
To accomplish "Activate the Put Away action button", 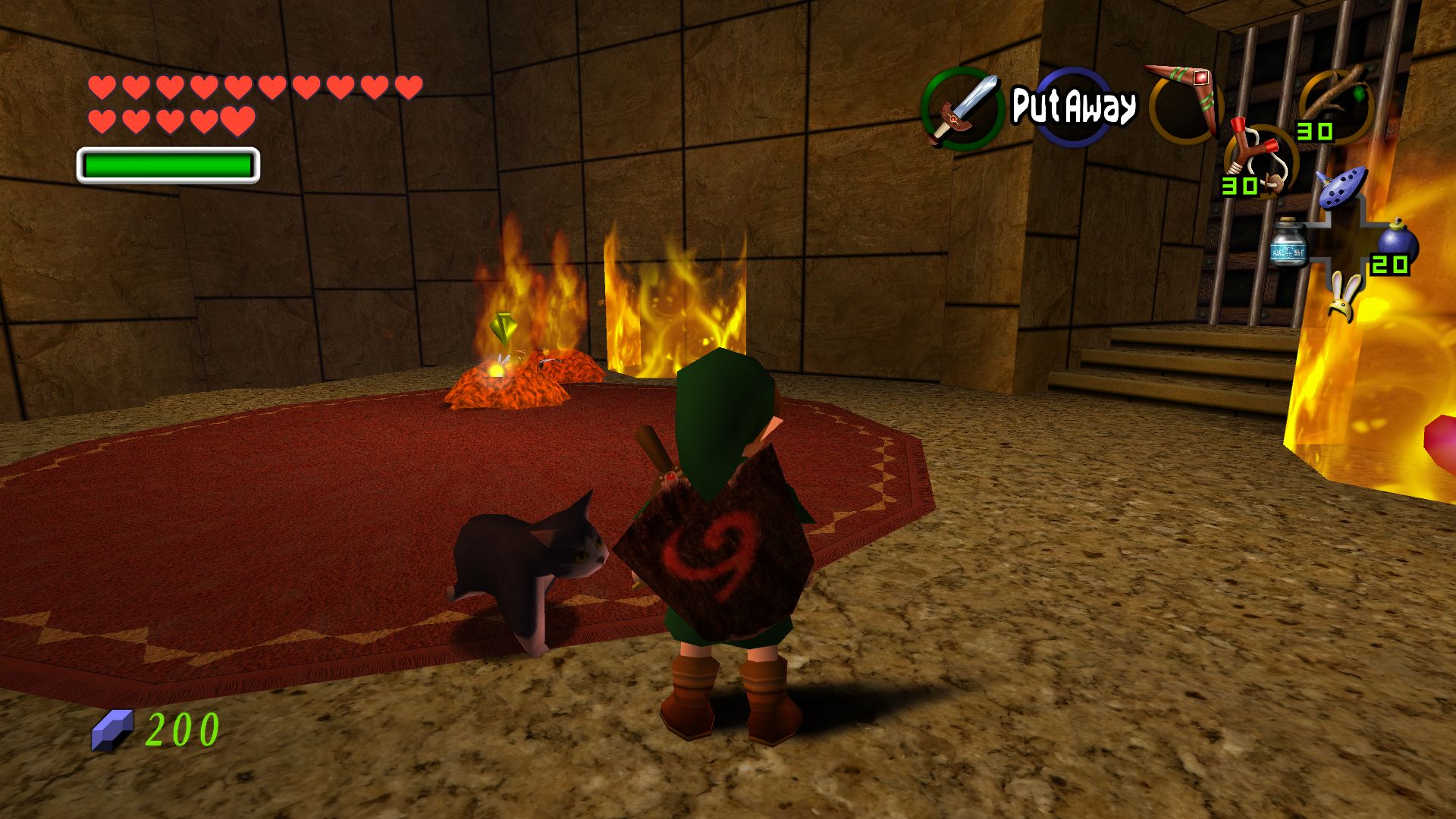I will 1074,106.
